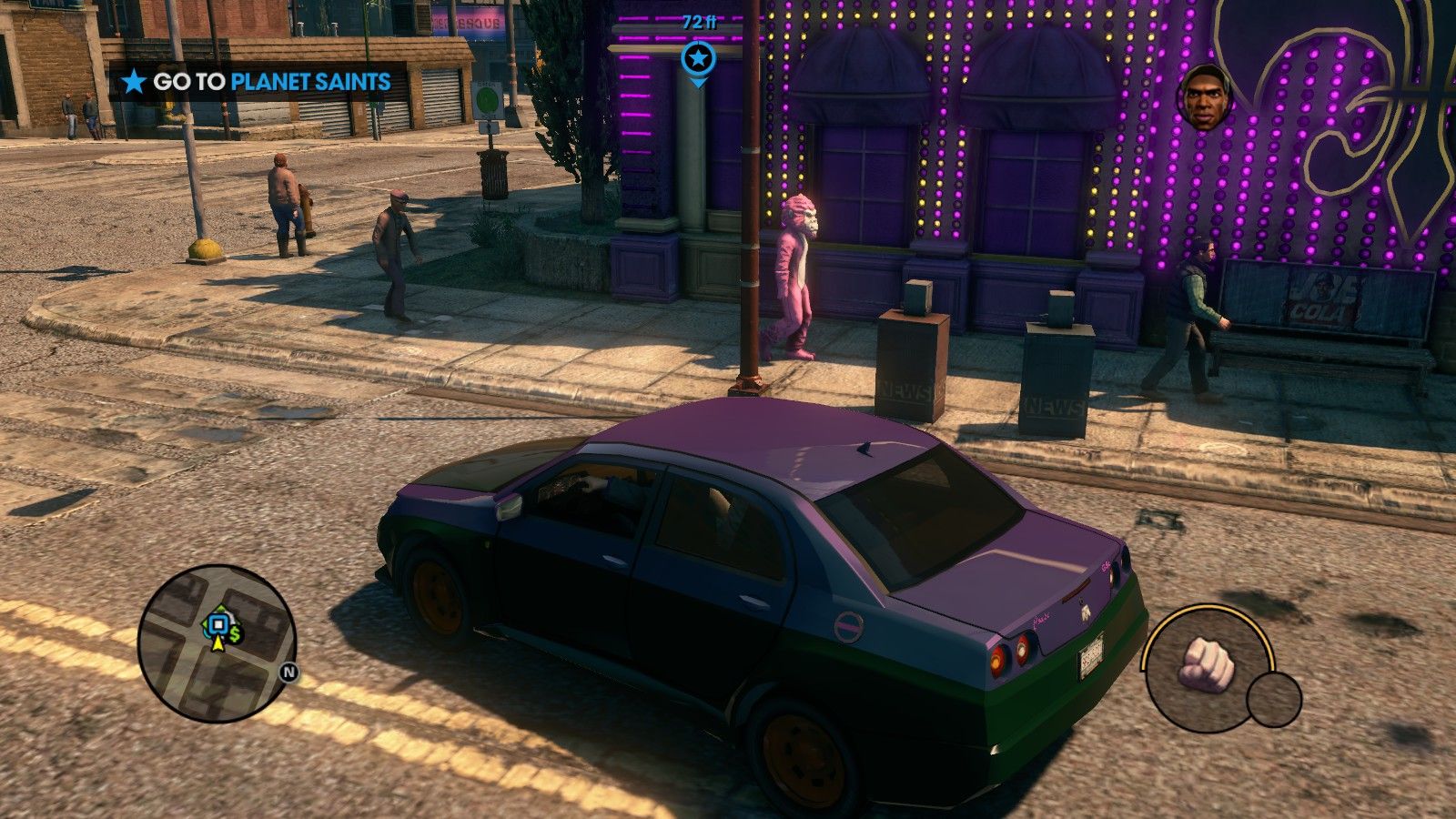Click the circular minimap
This screenshot has height=819, width=1456.
tap(217, 643)
